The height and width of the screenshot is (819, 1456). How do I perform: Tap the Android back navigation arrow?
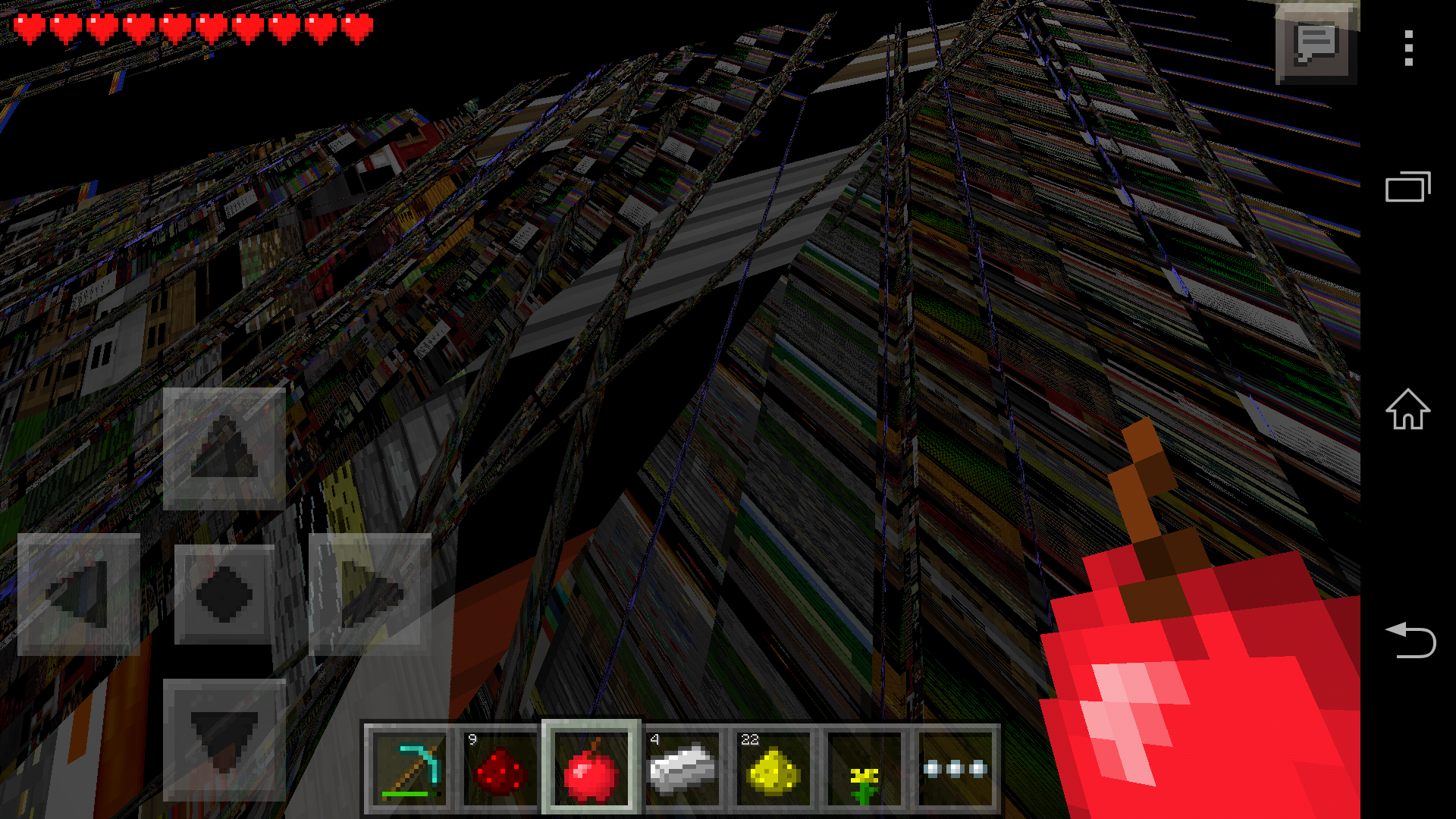[x=1407, y=641]
